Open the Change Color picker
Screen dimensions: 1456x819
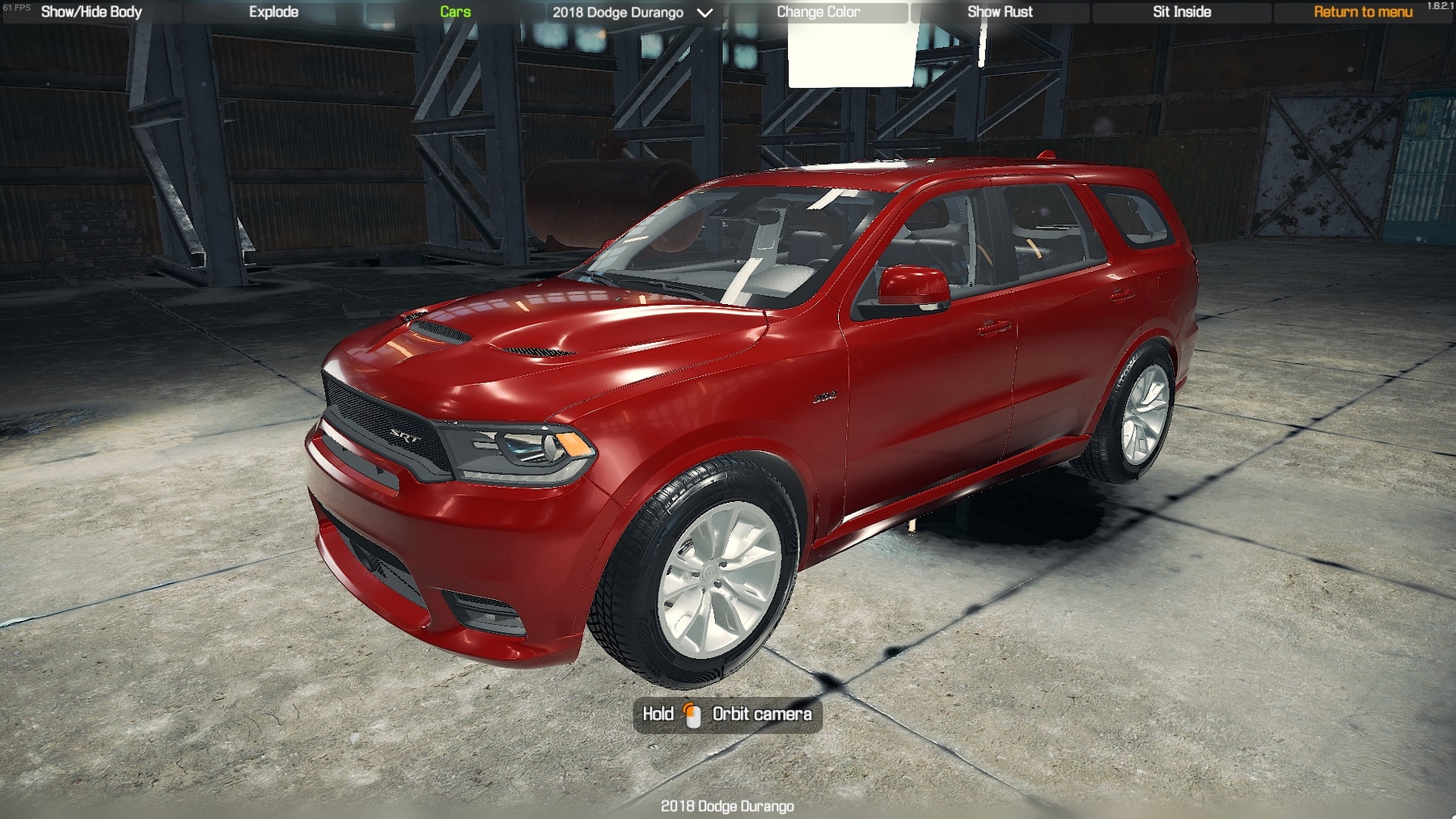coord(818,11)
